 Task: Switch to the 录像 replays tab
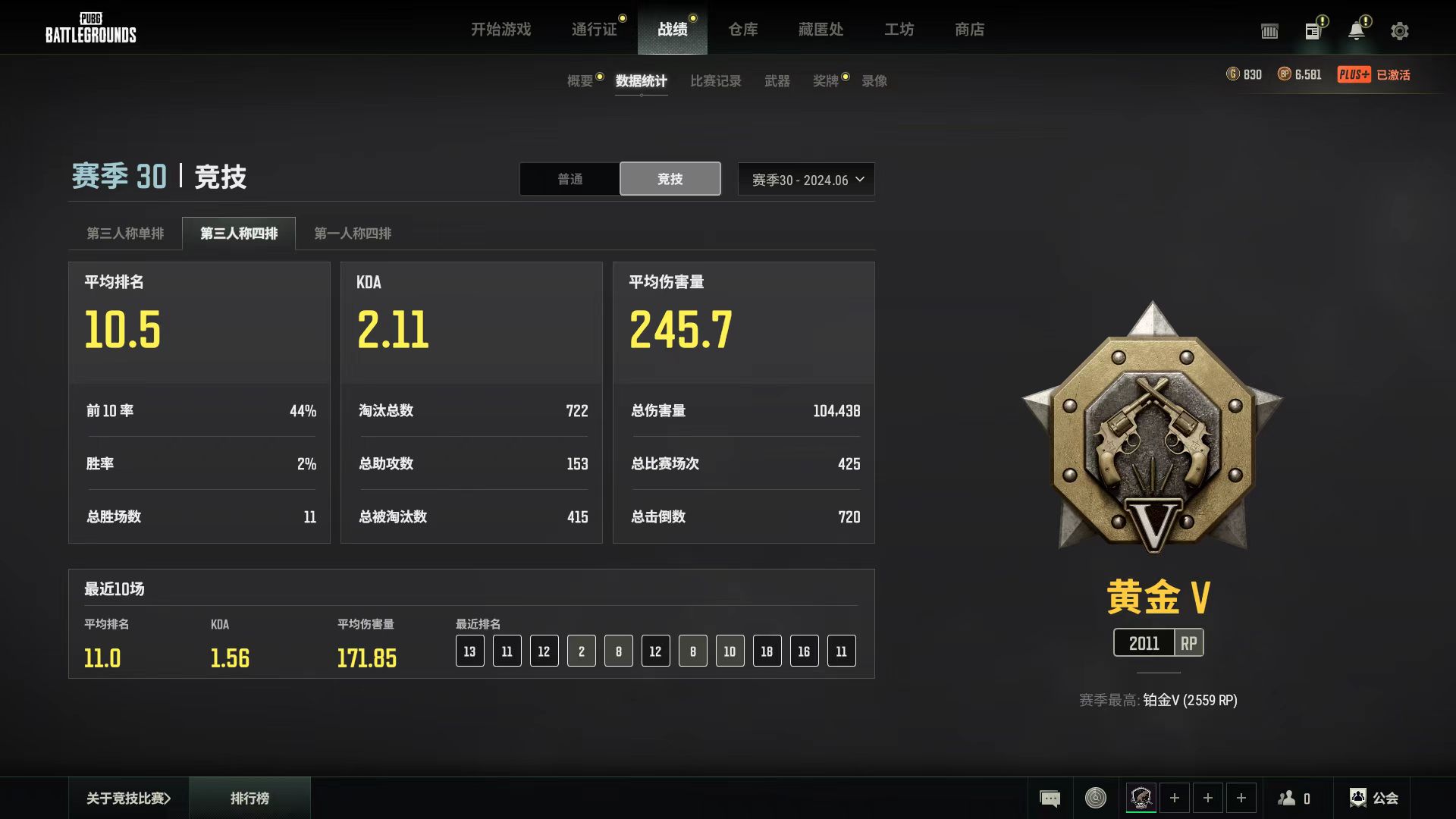[874, 81]
